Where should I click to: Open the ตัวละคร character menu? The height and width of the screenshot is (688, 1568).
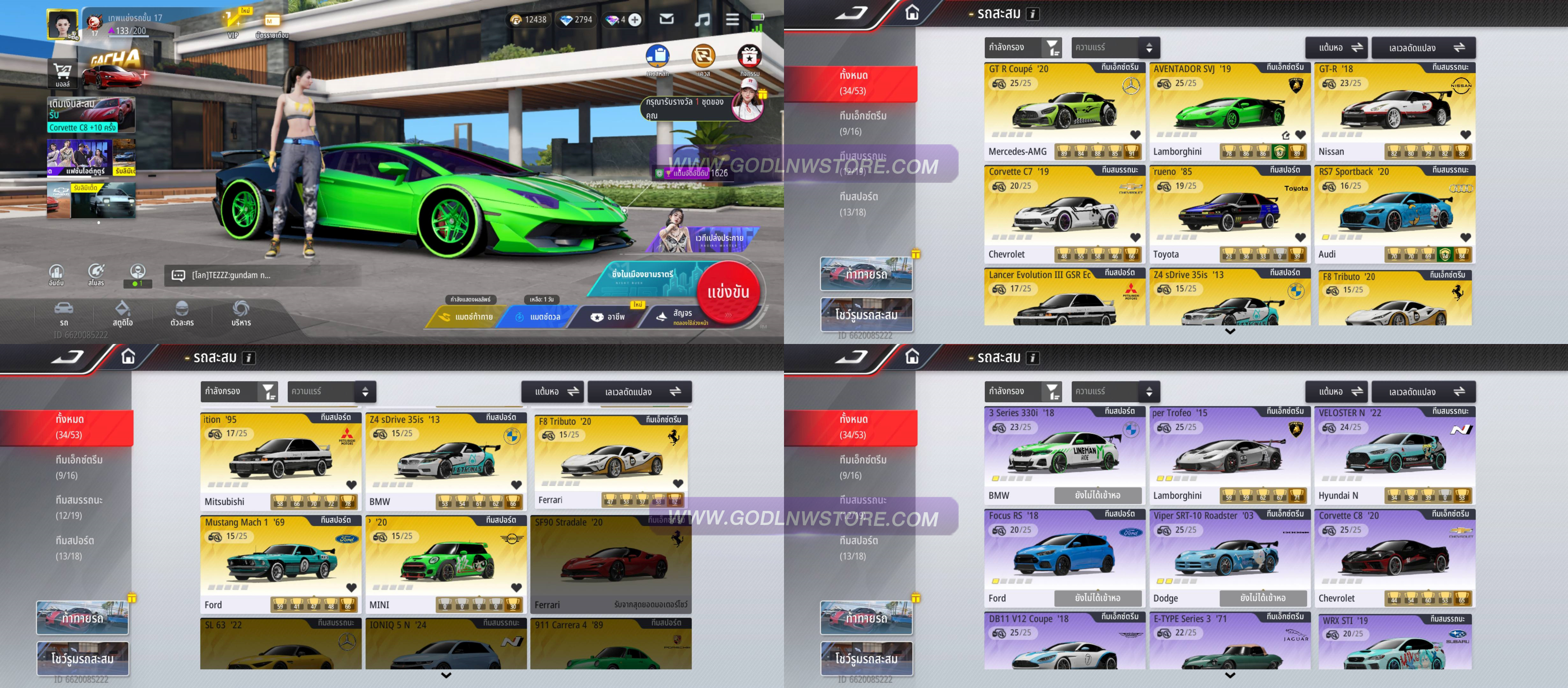pos(182,313)
